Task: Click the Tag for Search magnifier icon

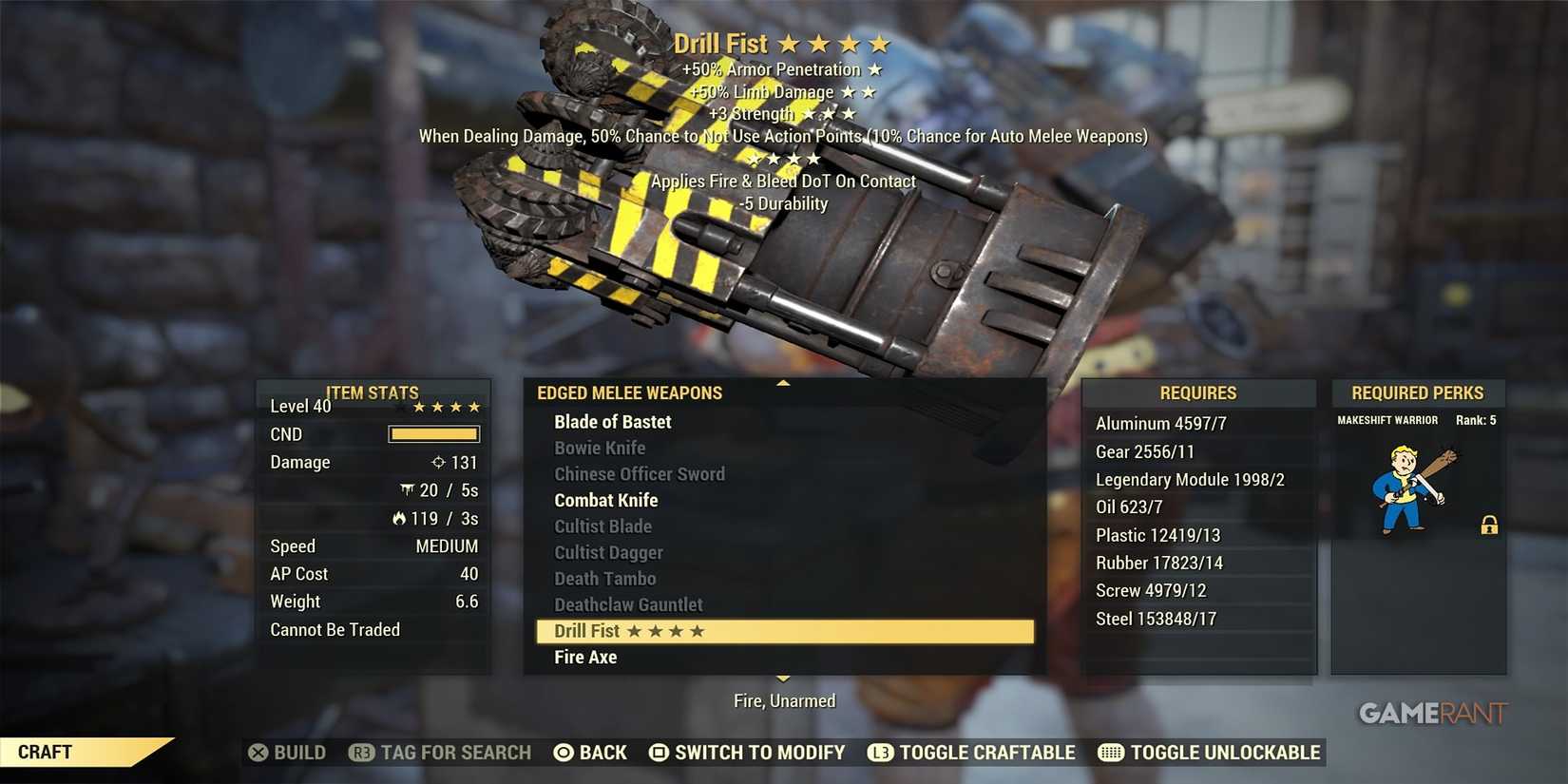Action: tap(361, 753)
